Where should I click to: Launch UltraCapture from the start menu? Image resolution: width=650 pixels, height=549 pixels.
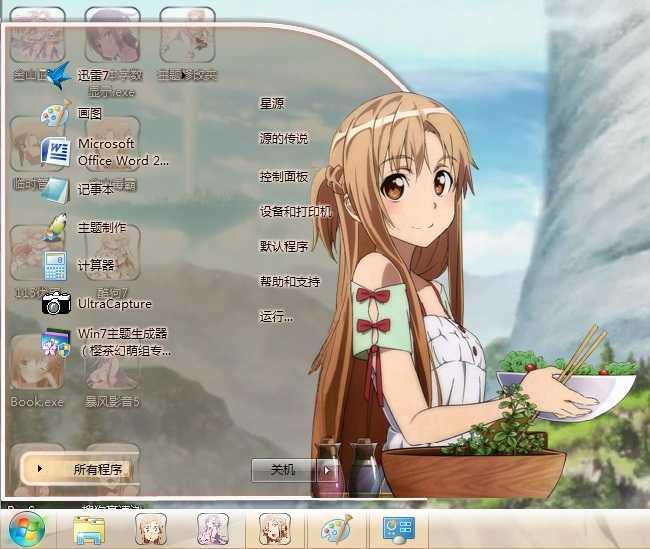click(x=112, y=303)
